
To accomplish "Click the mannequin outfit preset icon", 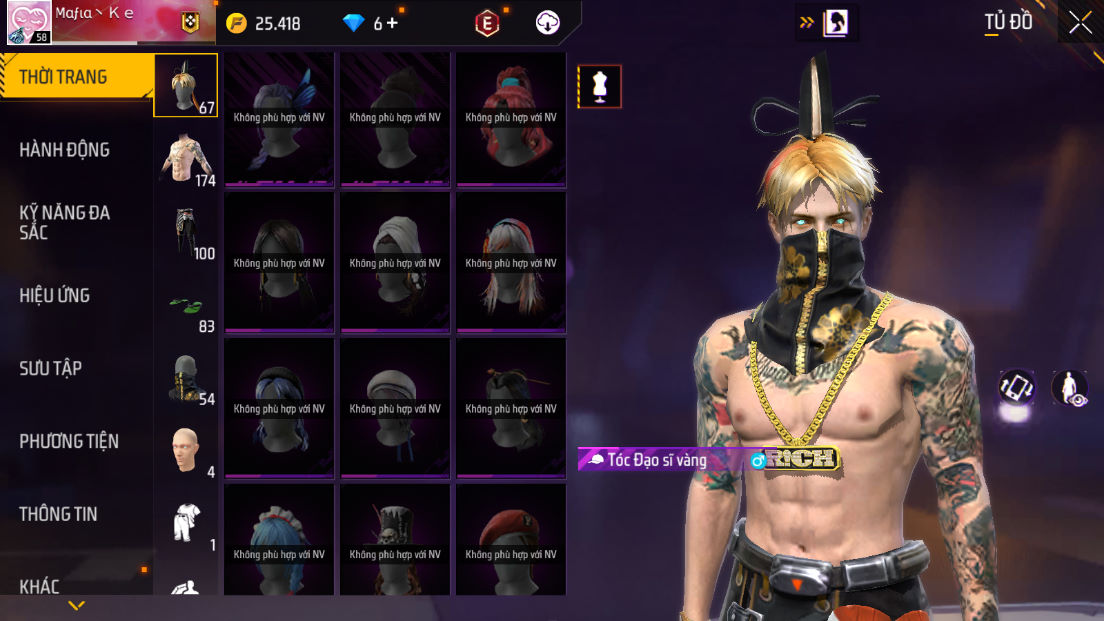I will (600, 87).
